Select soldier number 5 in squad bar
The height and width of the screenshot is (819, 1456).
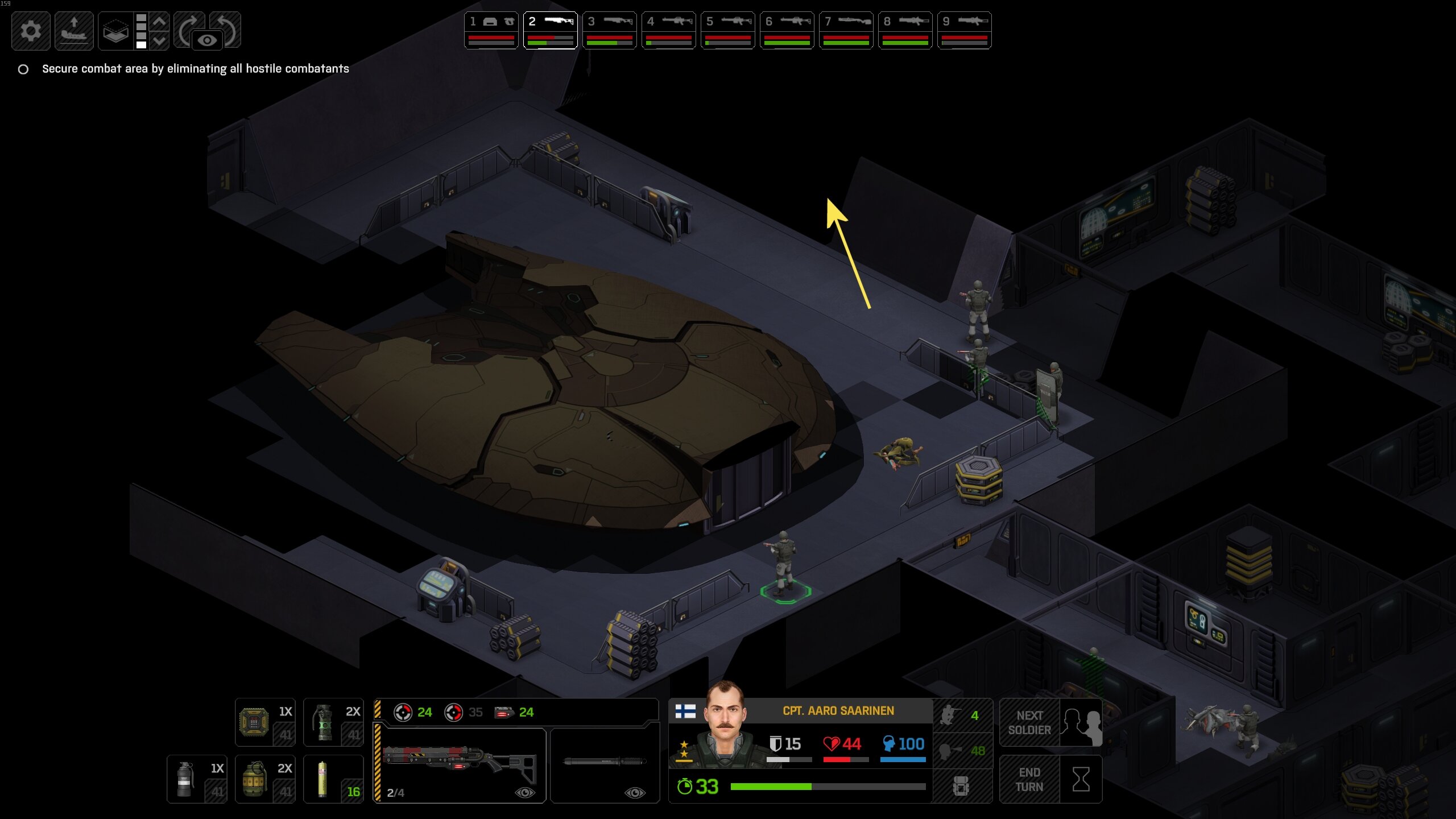coord(728,30)
